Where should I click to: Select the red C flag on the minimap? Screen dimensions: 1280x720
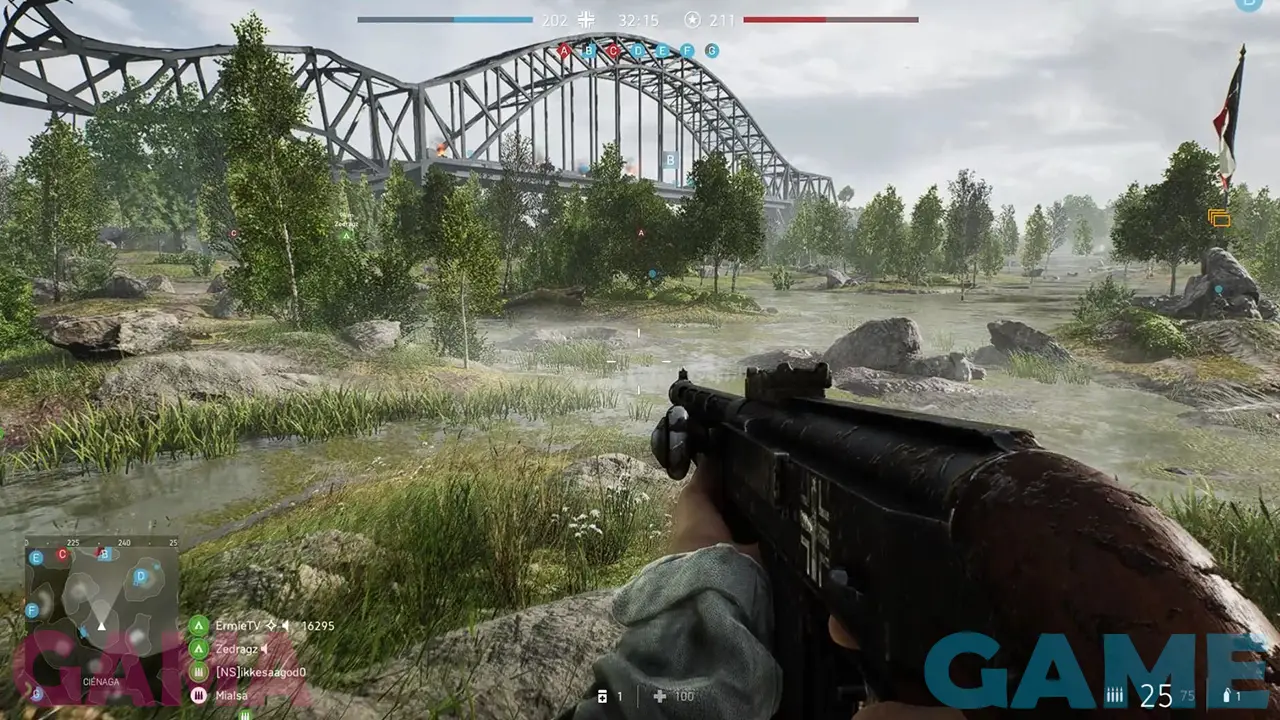click(x=62, y=554)
